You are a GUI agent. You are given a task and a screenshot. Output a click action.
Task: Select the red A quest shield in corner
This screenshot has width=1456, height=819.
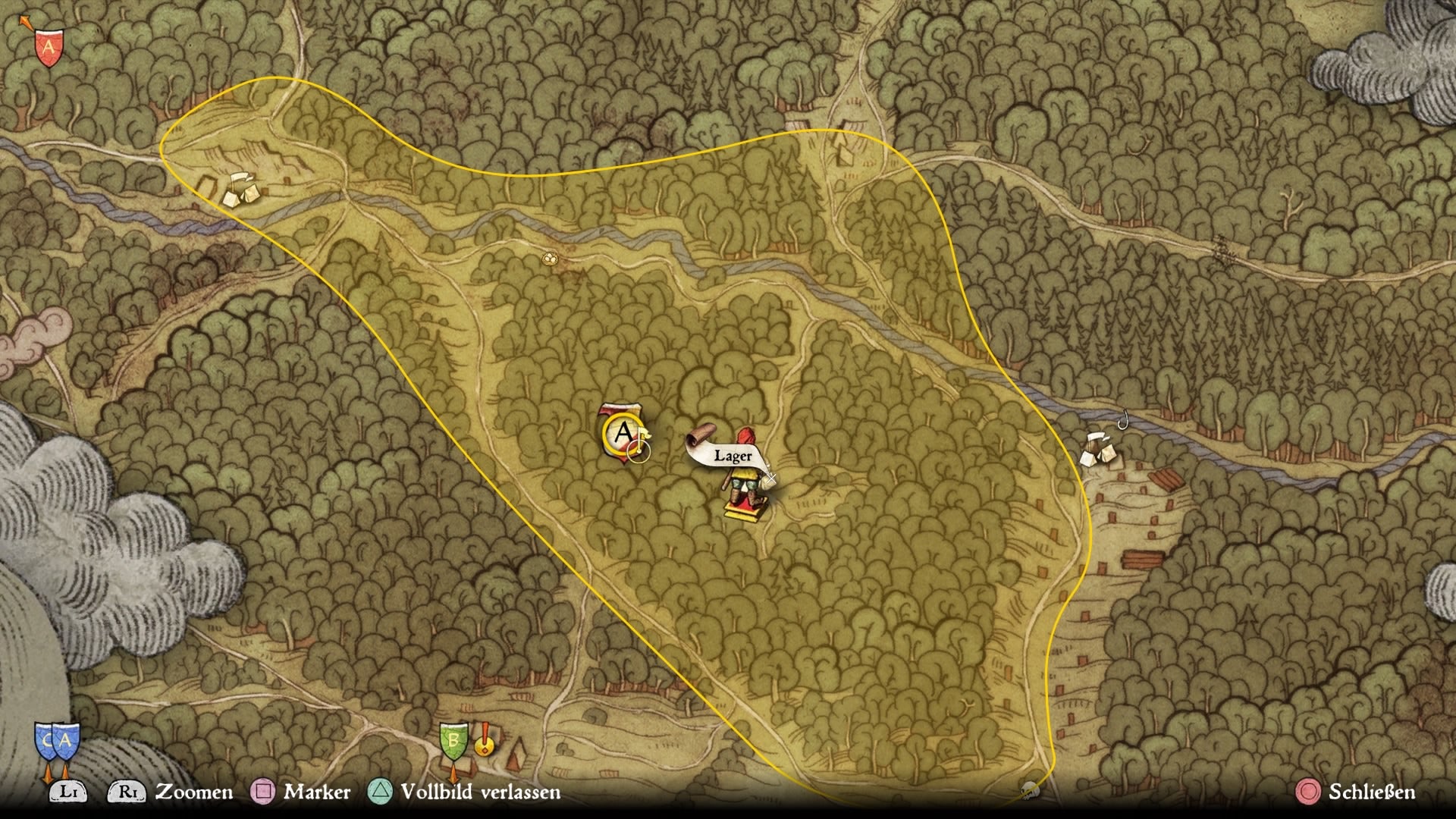49,49
